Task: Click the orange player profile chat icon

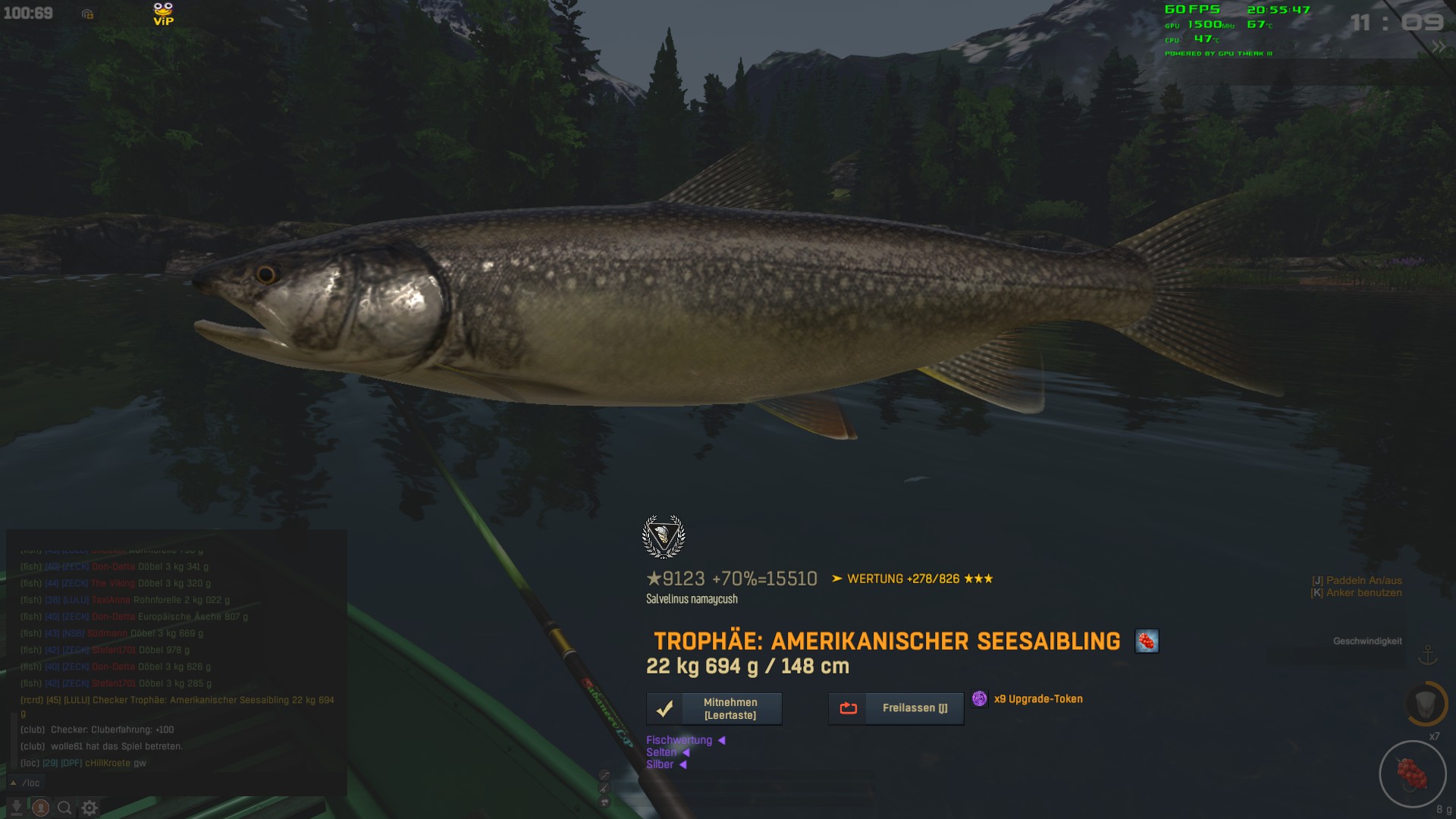Action: point(41,808)
